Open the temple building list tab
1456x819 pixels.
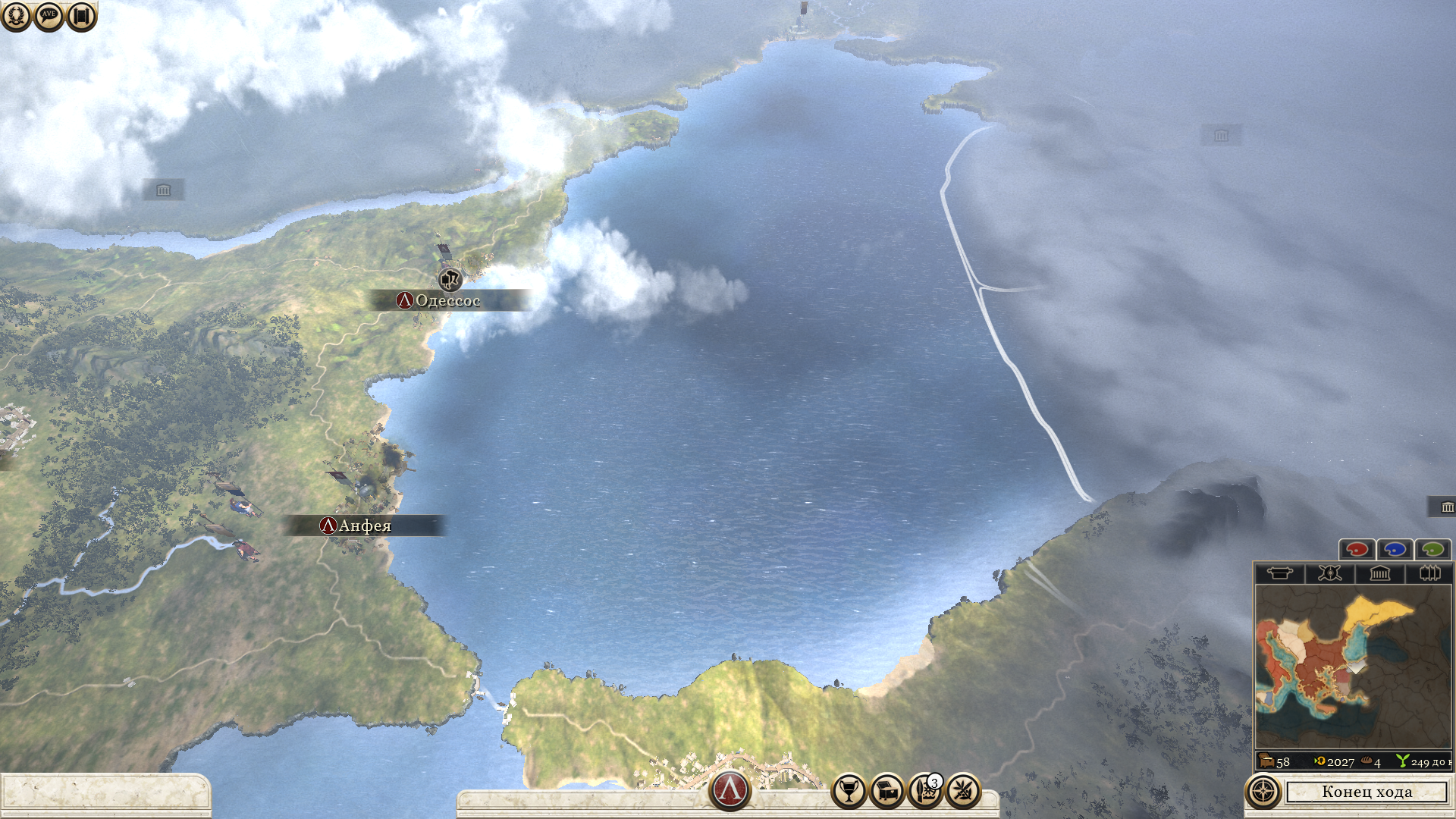tap(1379, 573)
